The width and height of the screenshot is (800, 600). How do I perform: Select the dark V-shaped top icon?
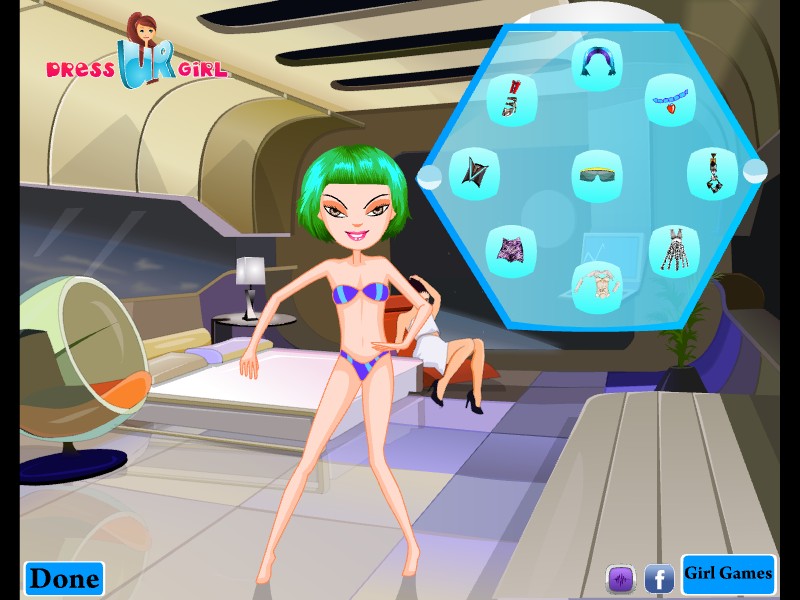coord(474,173)
